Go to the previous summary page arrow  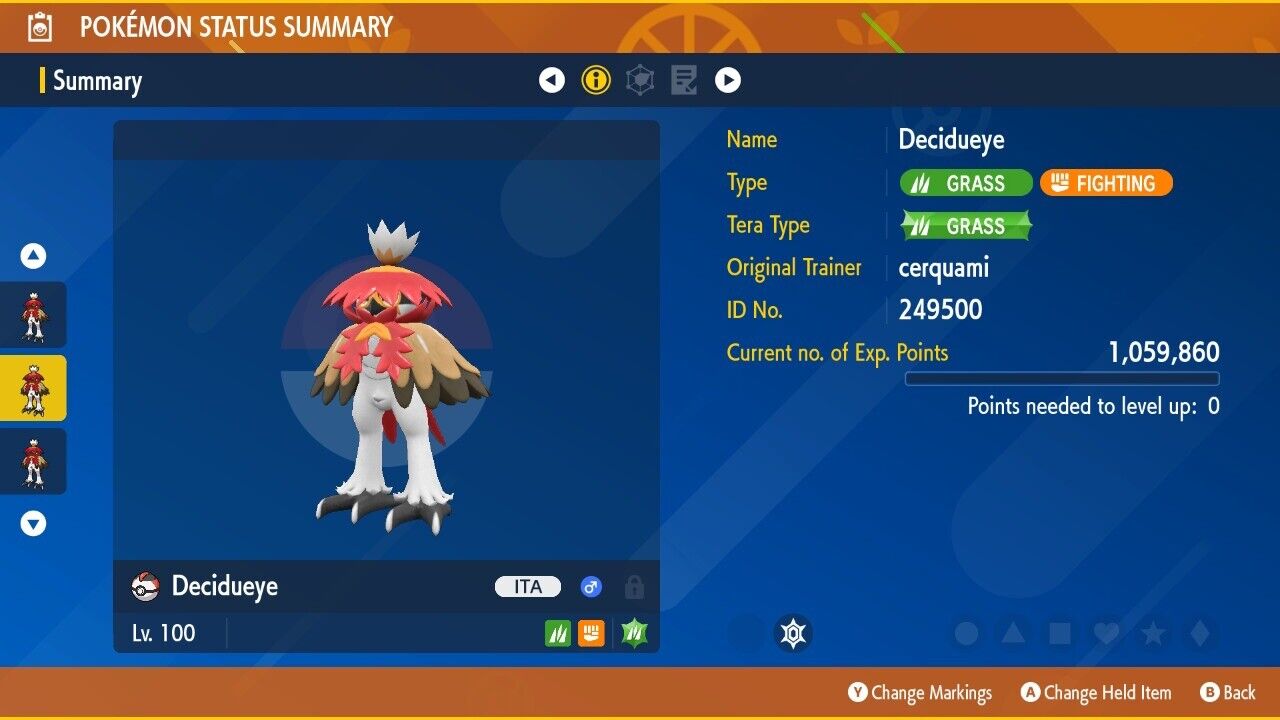coord(552,80)
